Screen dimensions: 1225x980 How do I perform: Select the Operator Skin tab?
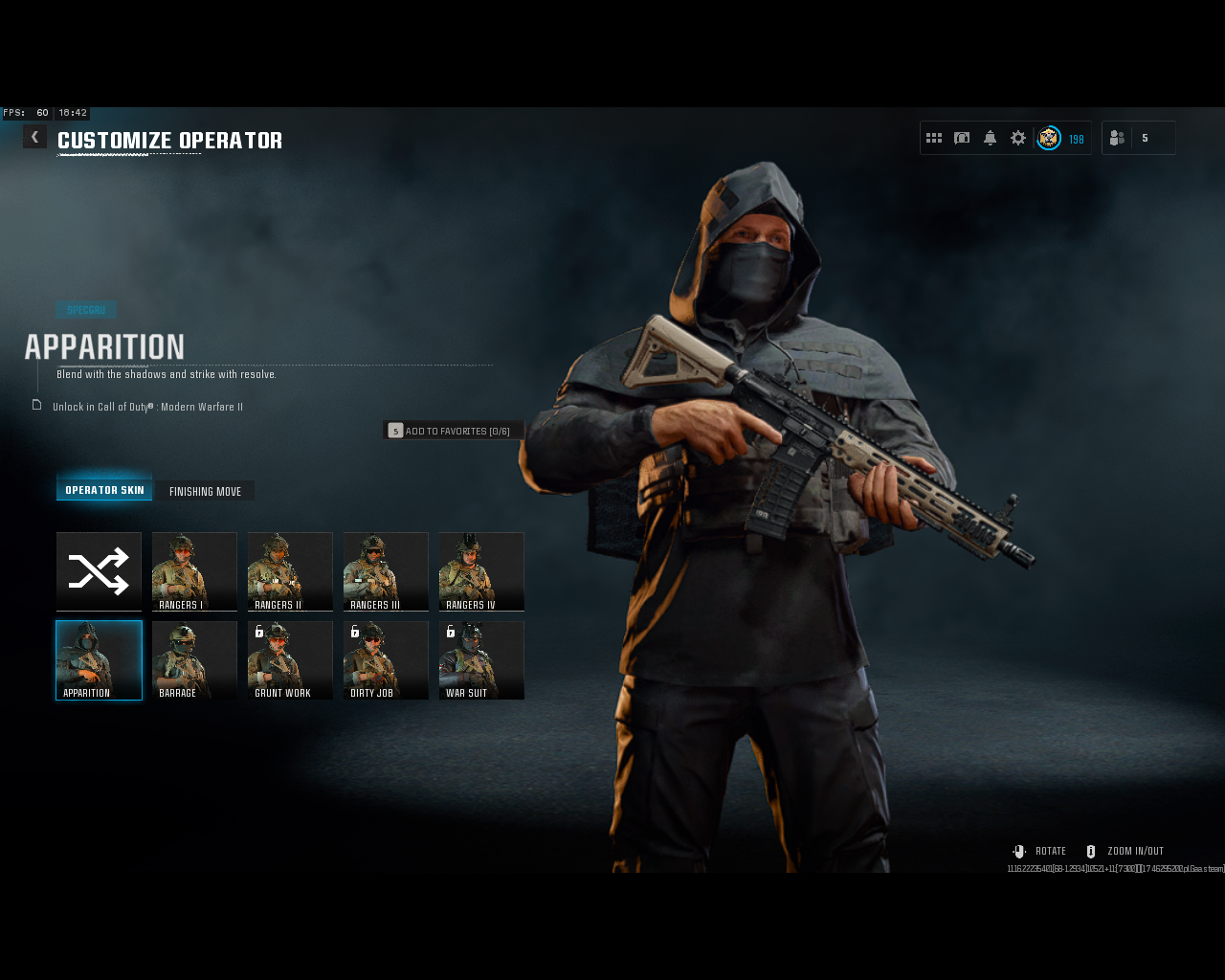pyautogui.click(x=104, y=489)
